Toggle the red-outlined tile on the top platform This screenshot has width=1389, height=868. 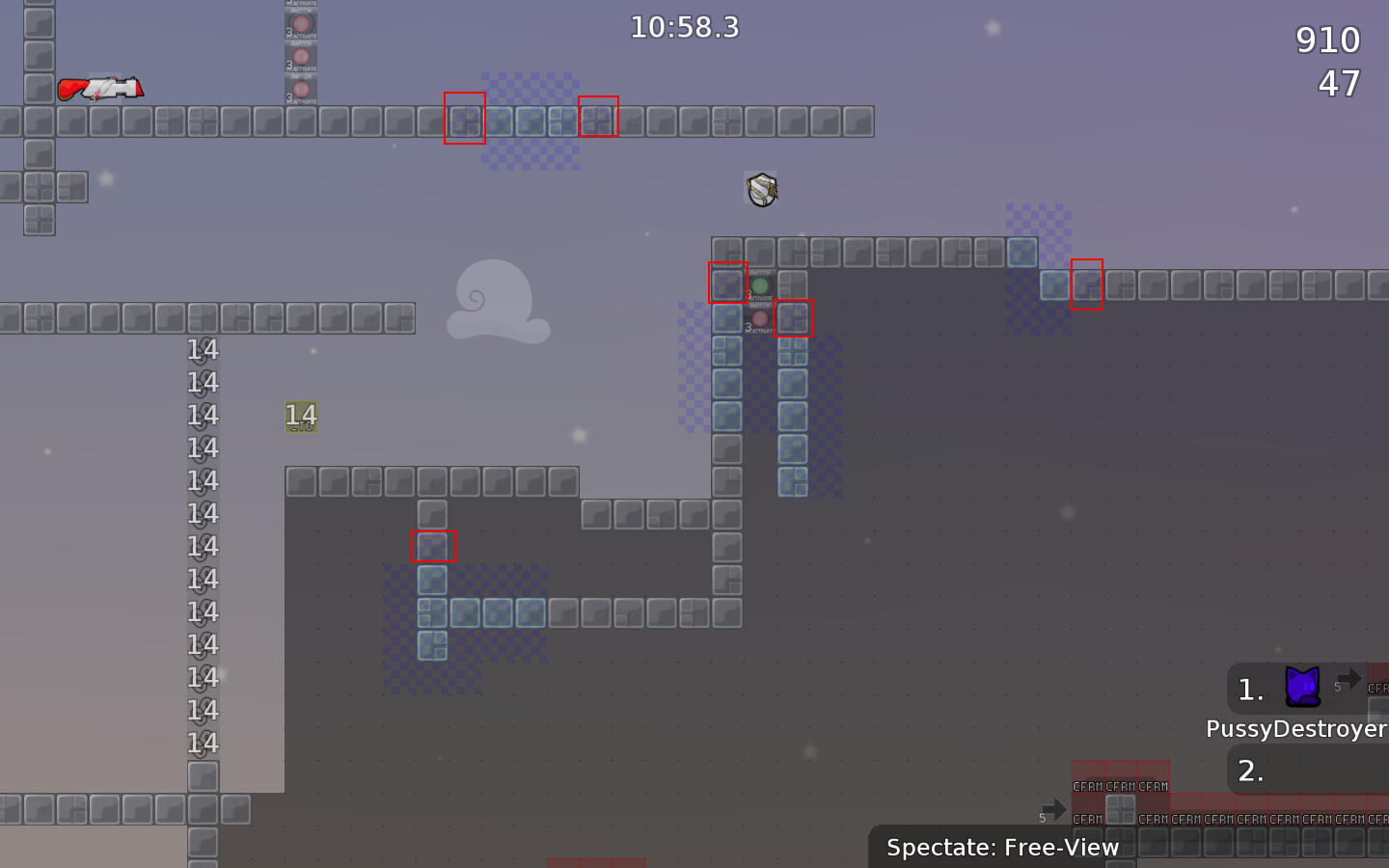point(464,120)
